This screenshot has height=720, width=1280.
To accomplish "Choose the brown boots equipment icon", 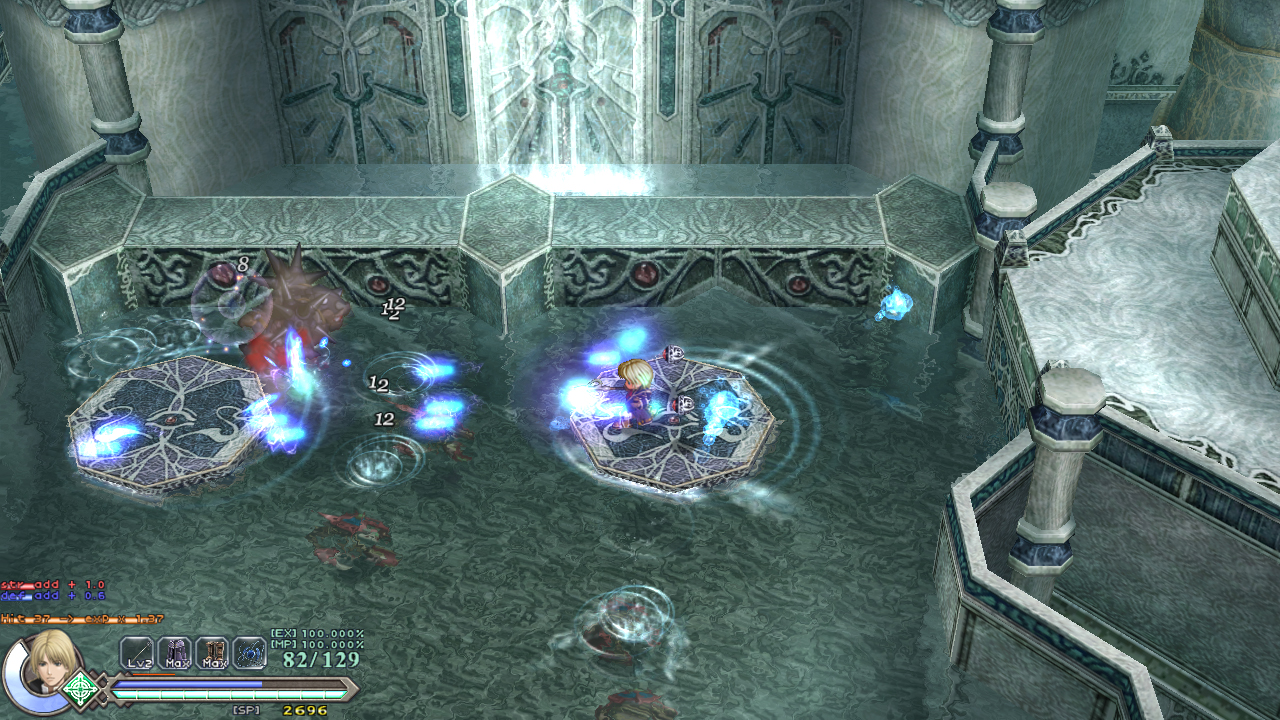I will click(212, 653).
